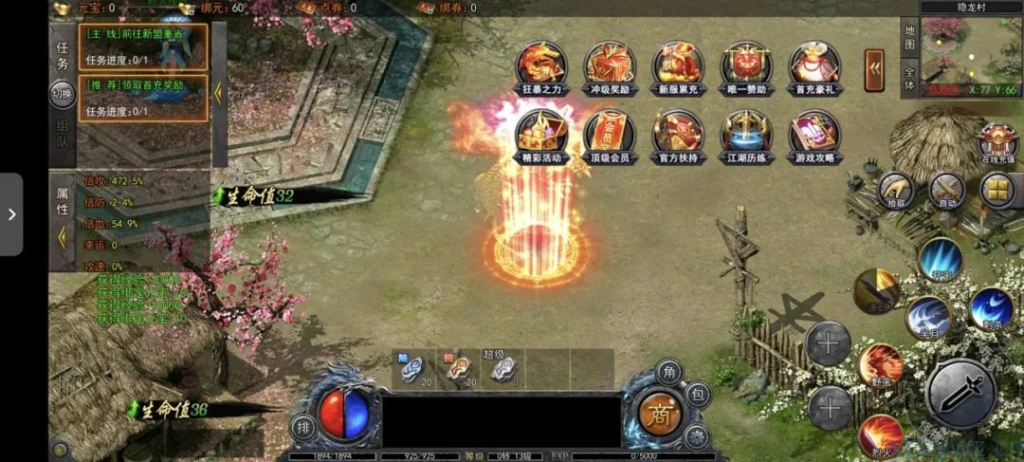Screen dimensions: 1024x462
Task: Open the 顶级会员 top membership icon
Action: coord(609,133)
